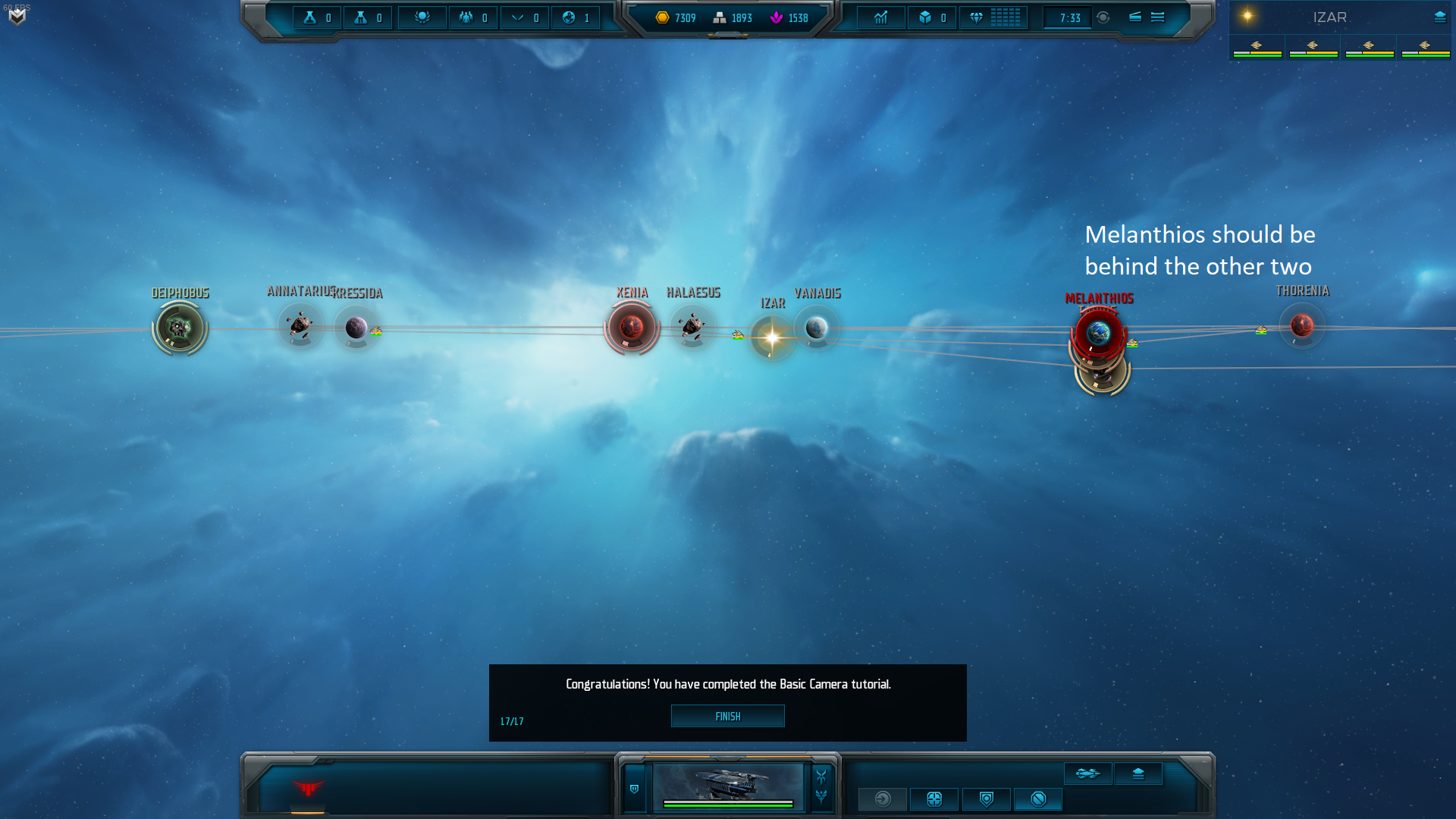
Task: Select the attack stance crosshair icon
Action: [934, 799]
